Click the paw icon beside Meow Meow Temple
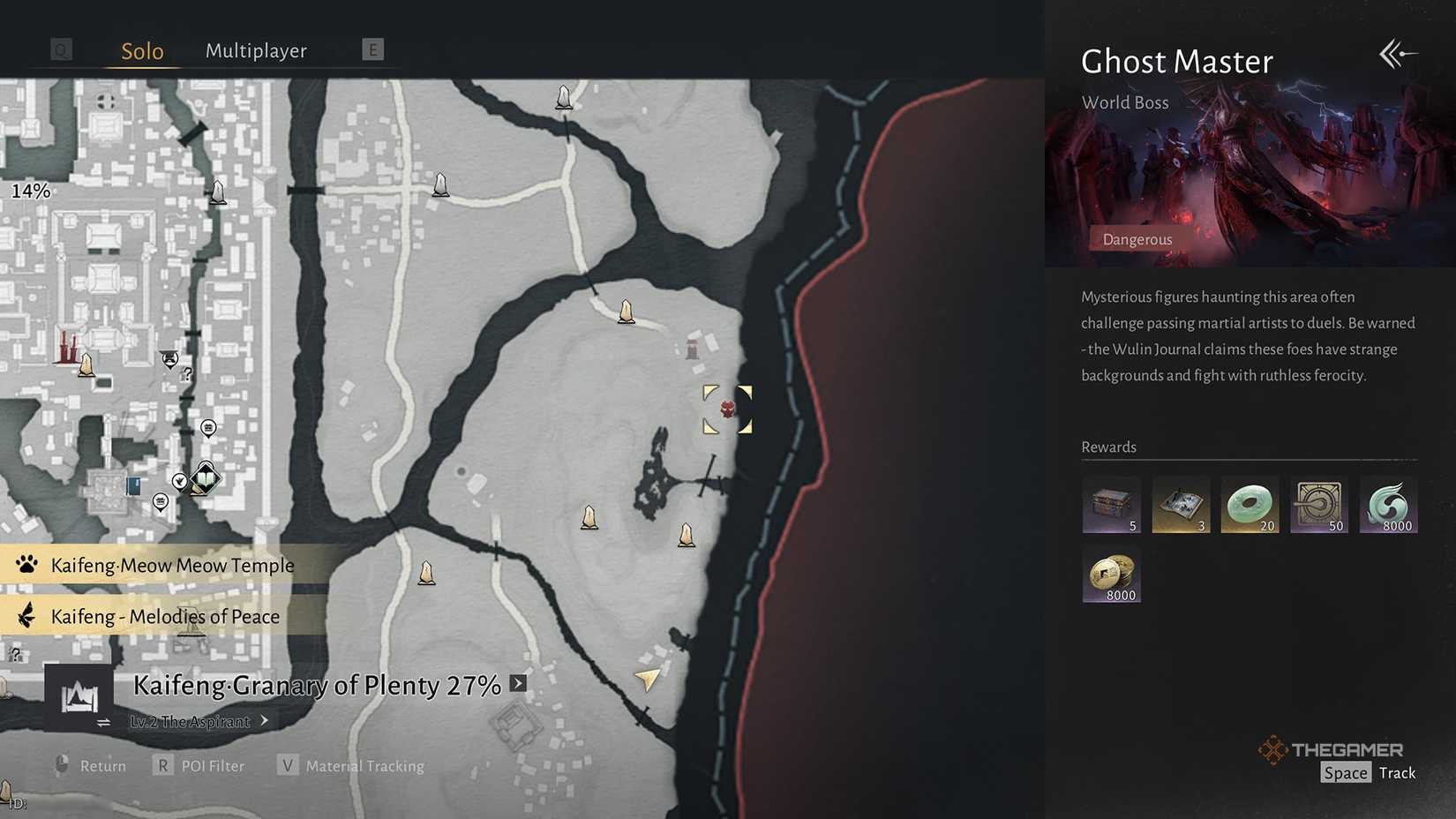The image size is (1456, 819). pyautogui.click(x=26, y=565)
